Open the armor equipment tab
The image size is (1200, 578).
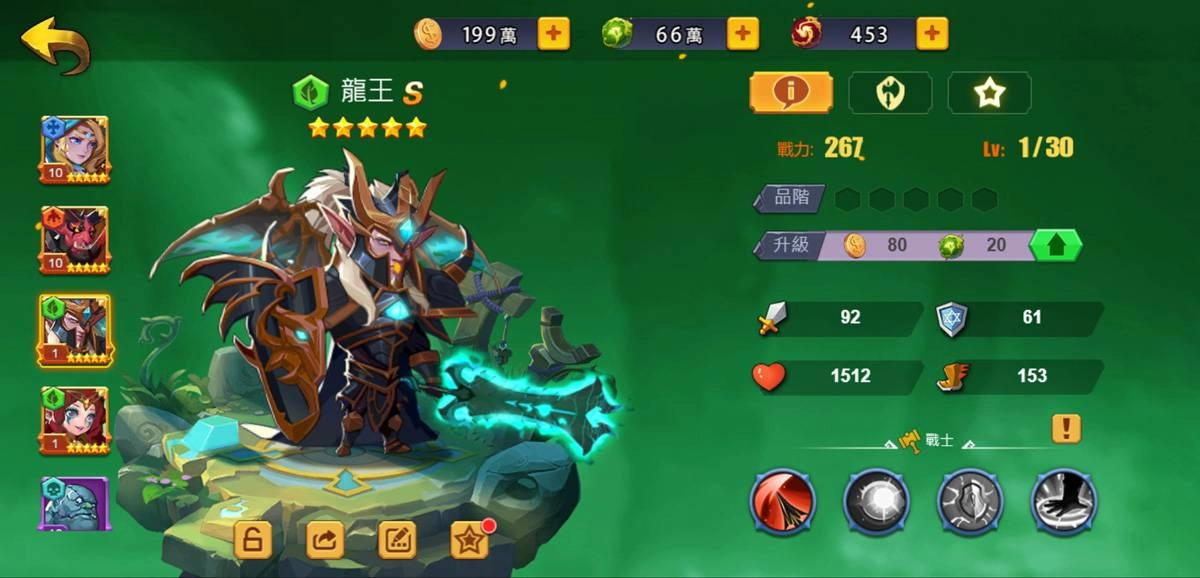(890, 93)
